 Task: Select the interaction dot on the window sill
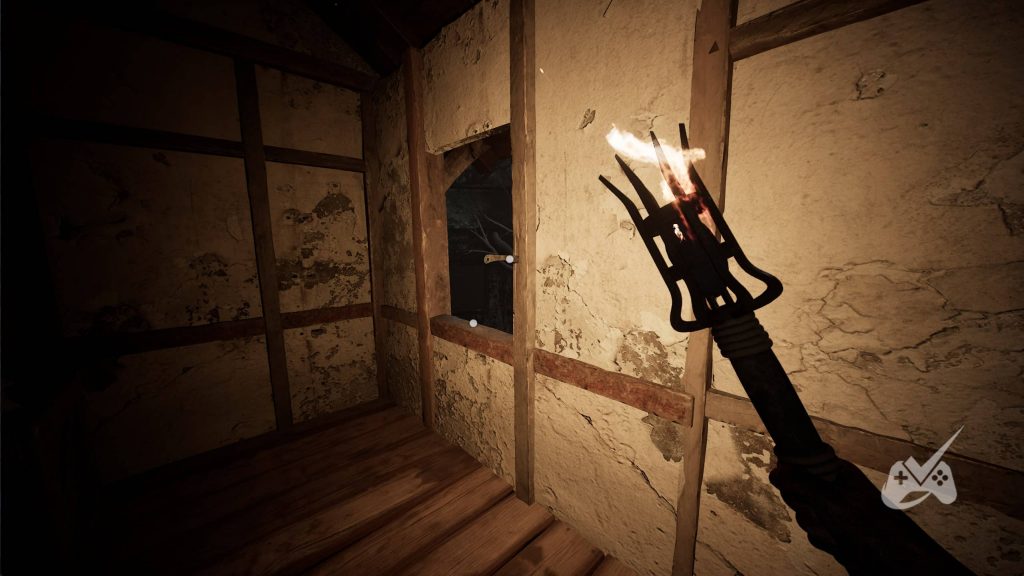click(472, 322)
